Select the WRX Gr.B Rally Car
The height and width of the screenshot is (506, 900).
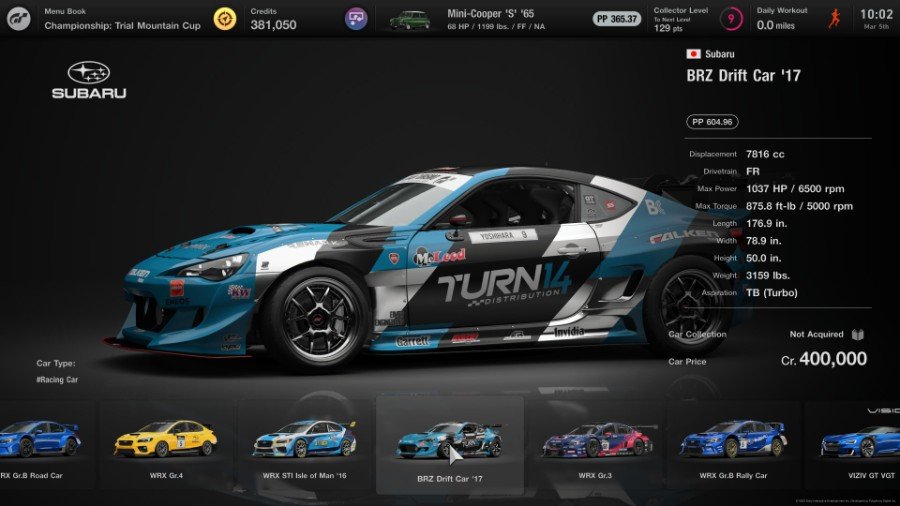click(x=733, y=441)
